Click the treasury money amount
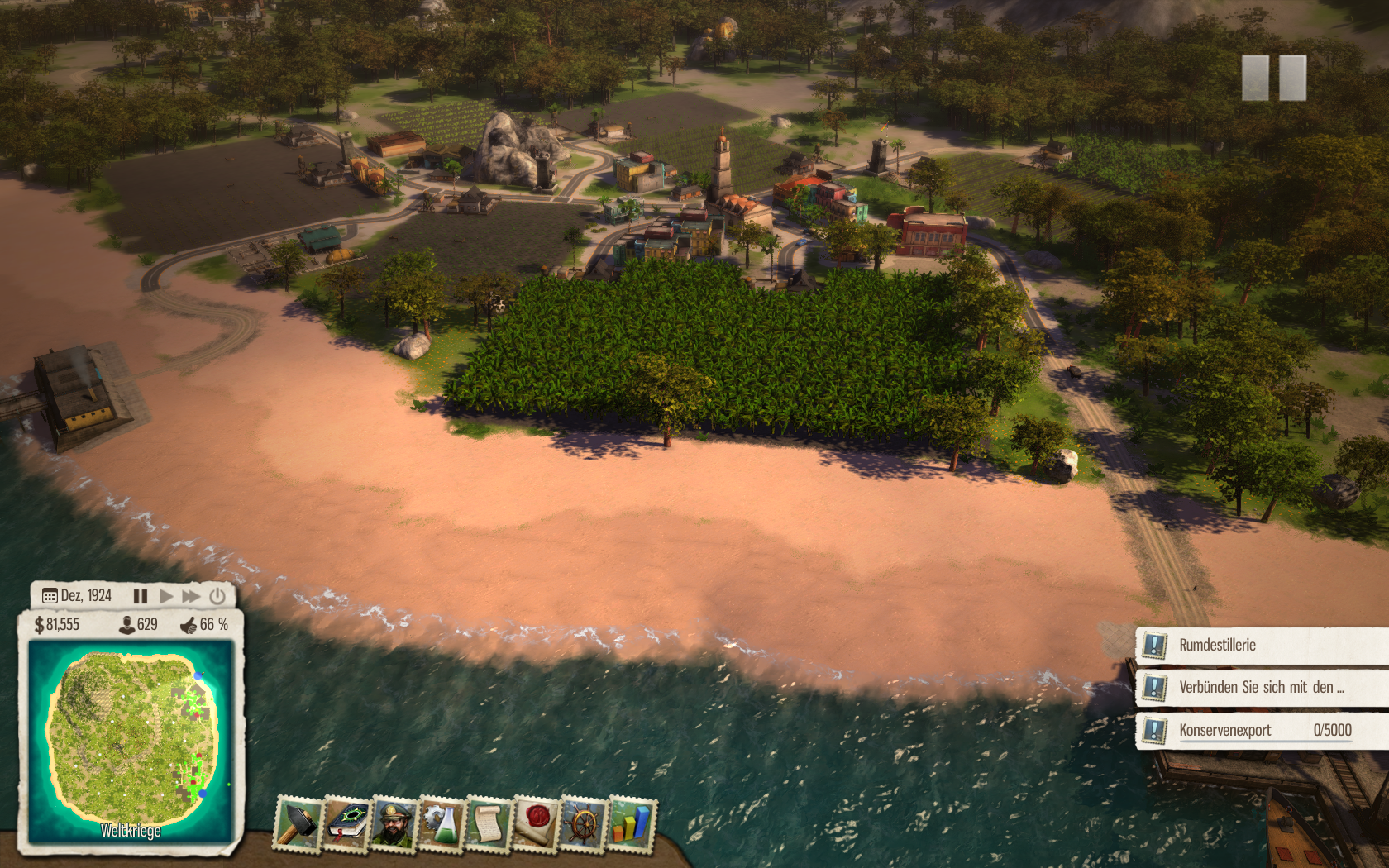This screenshot has width=1389, height=868. pos(57,625)
